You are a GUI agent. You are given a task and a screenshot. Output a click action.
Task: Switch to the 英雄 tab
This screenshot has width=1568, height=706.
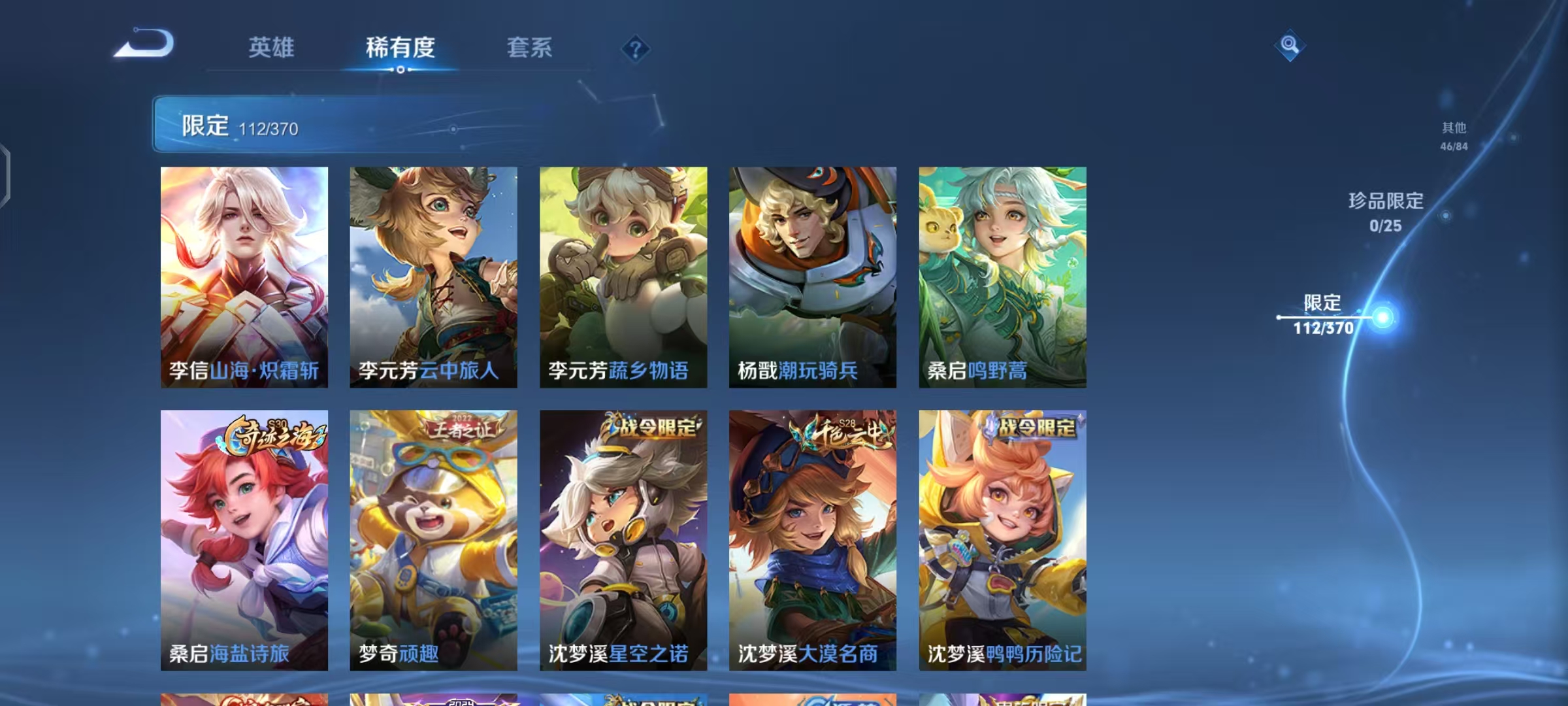272,48
